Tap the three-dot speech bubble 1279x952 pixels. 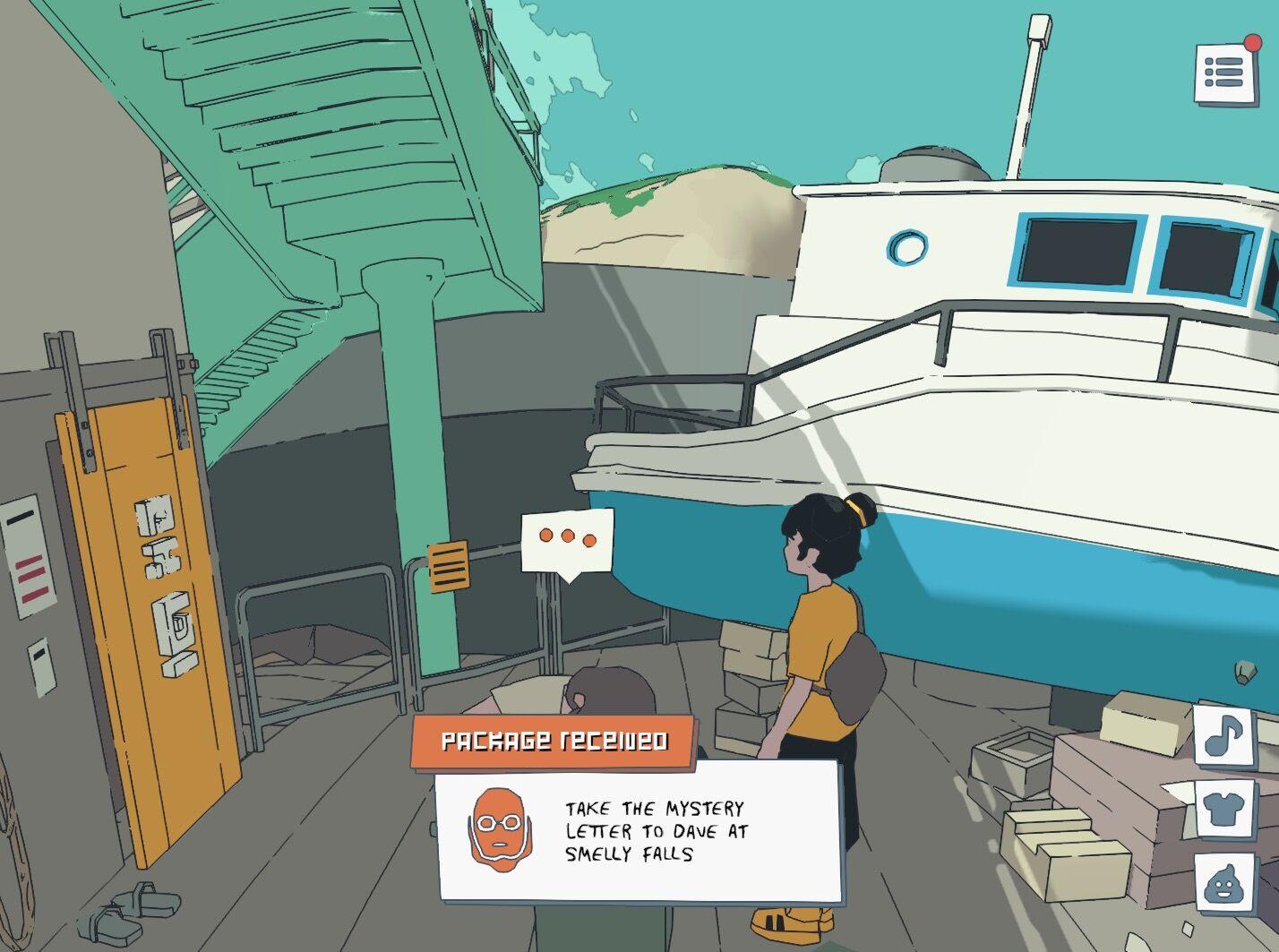tap(568, 540)
